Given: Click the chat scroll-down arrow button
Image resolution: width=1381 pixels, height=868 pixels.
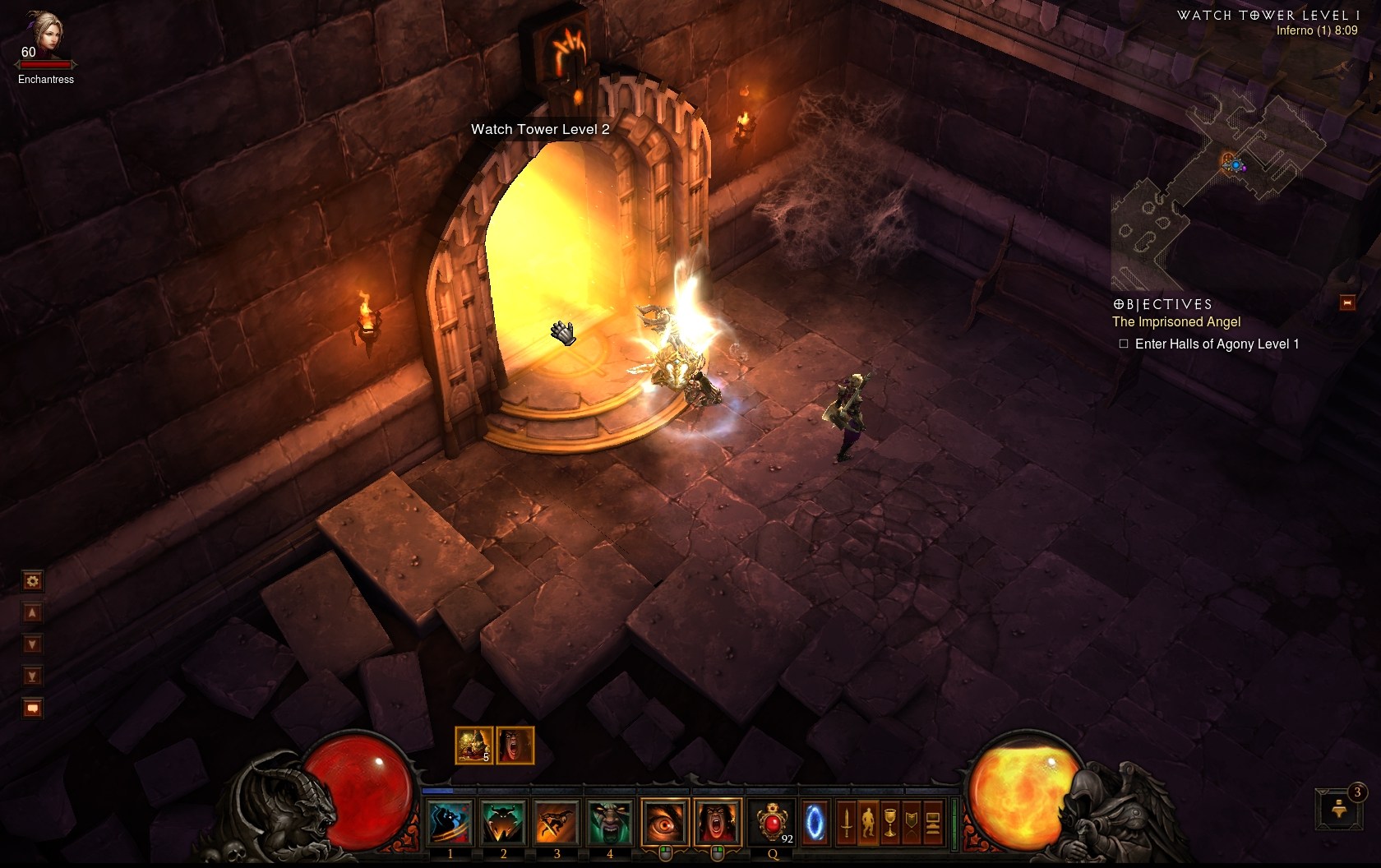Looking at the screenshot, I should click(x=32, y=644).
